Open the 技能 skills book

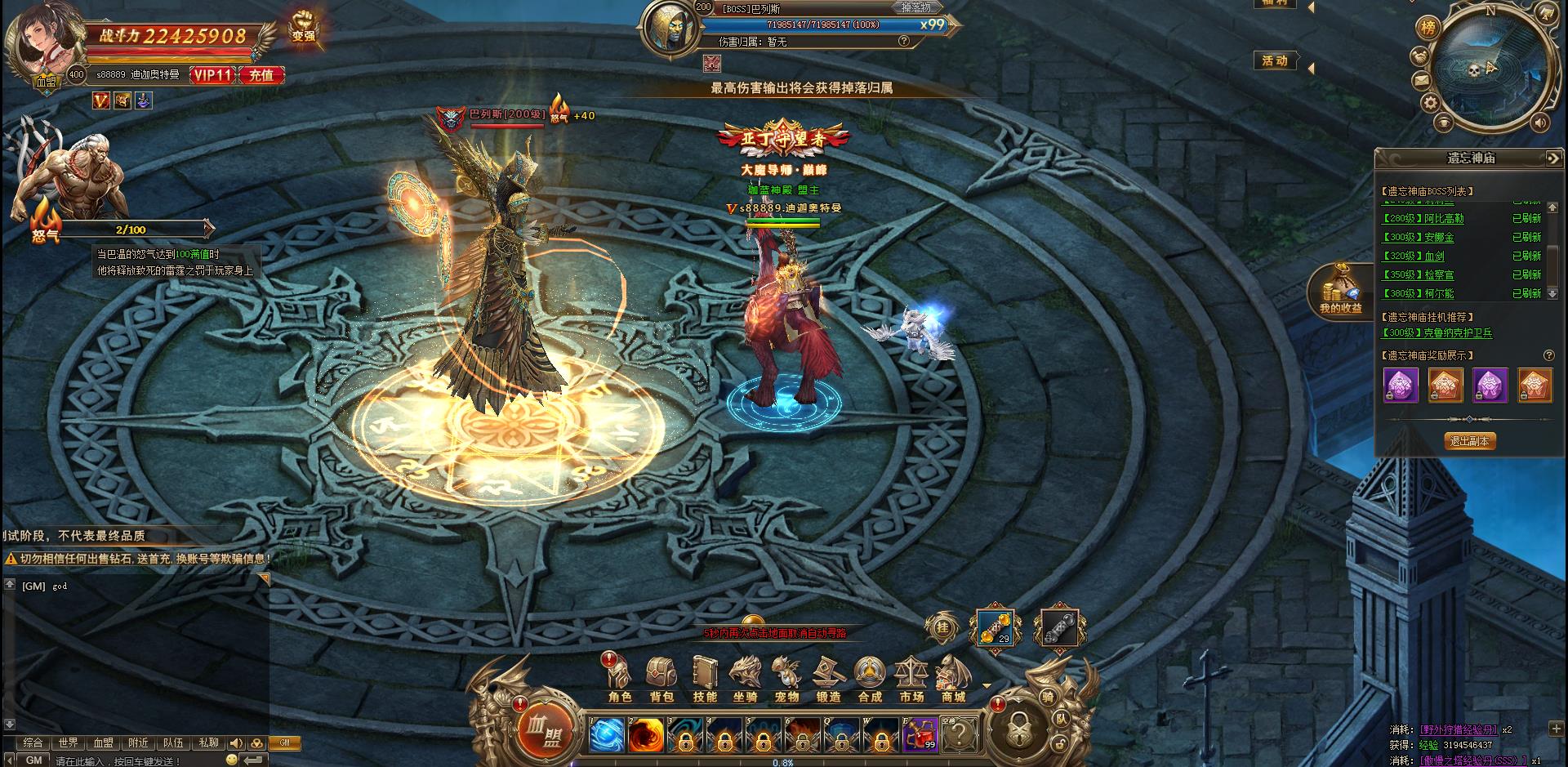[704, 679]
